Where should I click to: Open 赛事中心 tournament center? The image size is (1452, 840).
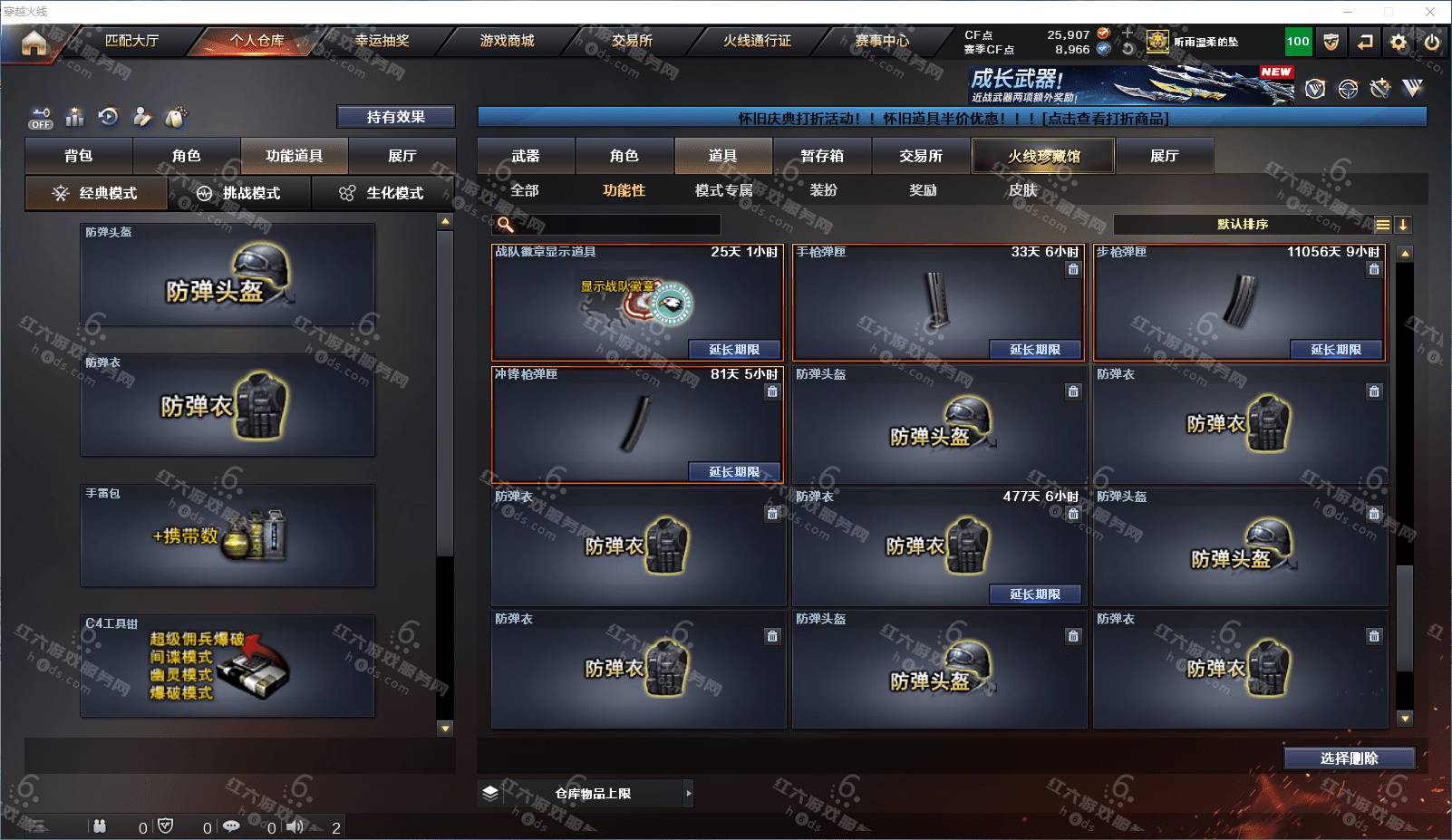[x=882, y=41]
